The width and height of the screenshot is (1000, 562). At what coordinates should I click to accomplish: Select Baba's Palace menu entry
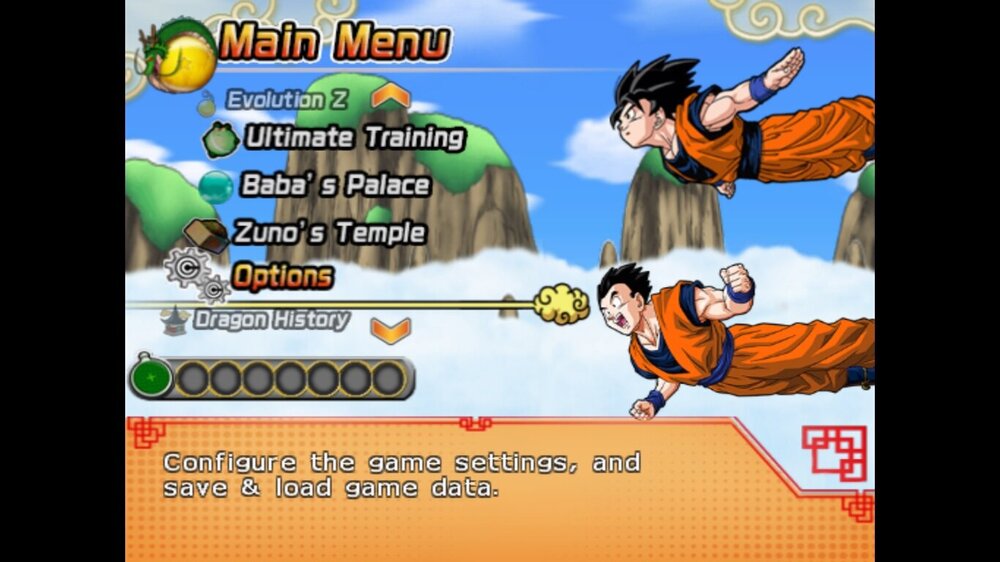click(x=334, y=186)
